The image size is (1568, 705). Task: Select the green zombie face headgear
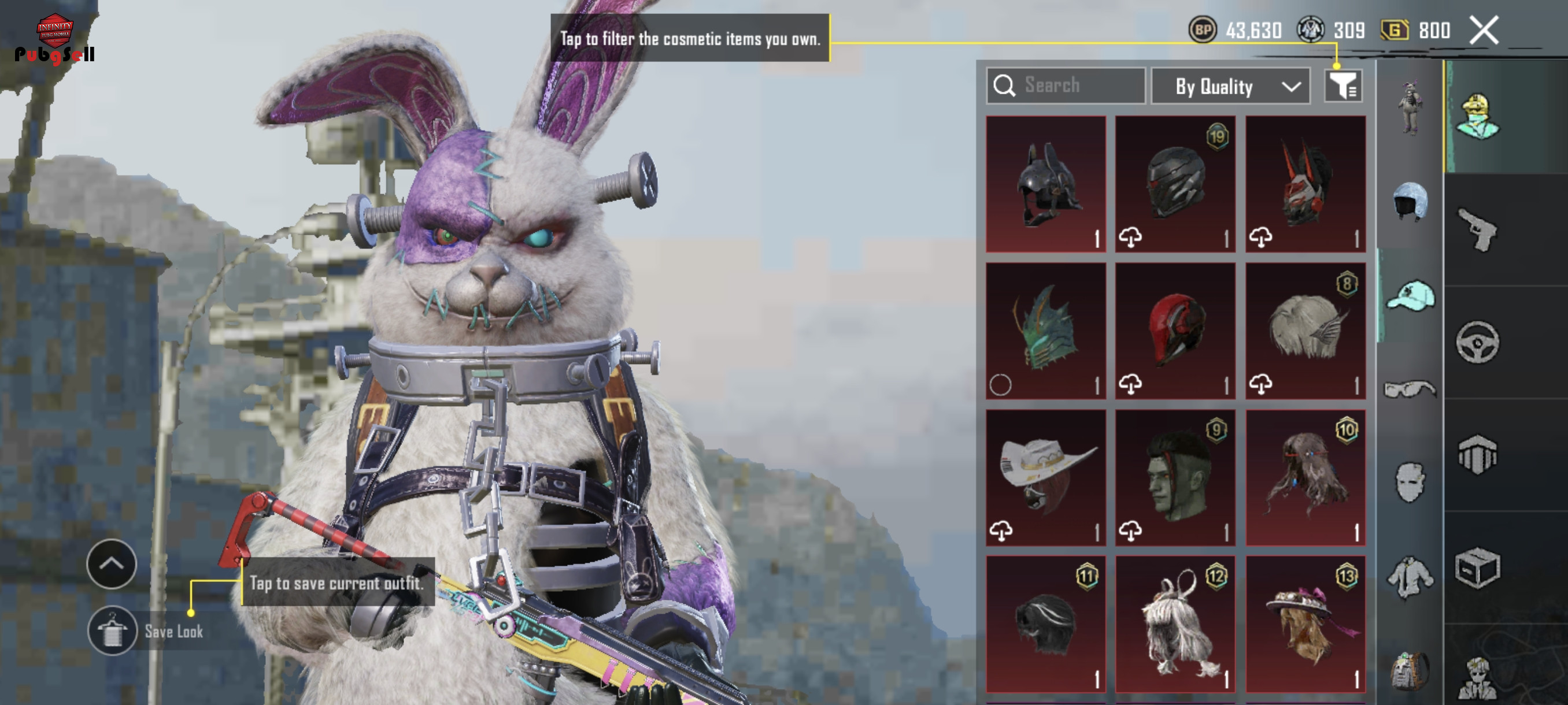click(x=1175, y=477)
